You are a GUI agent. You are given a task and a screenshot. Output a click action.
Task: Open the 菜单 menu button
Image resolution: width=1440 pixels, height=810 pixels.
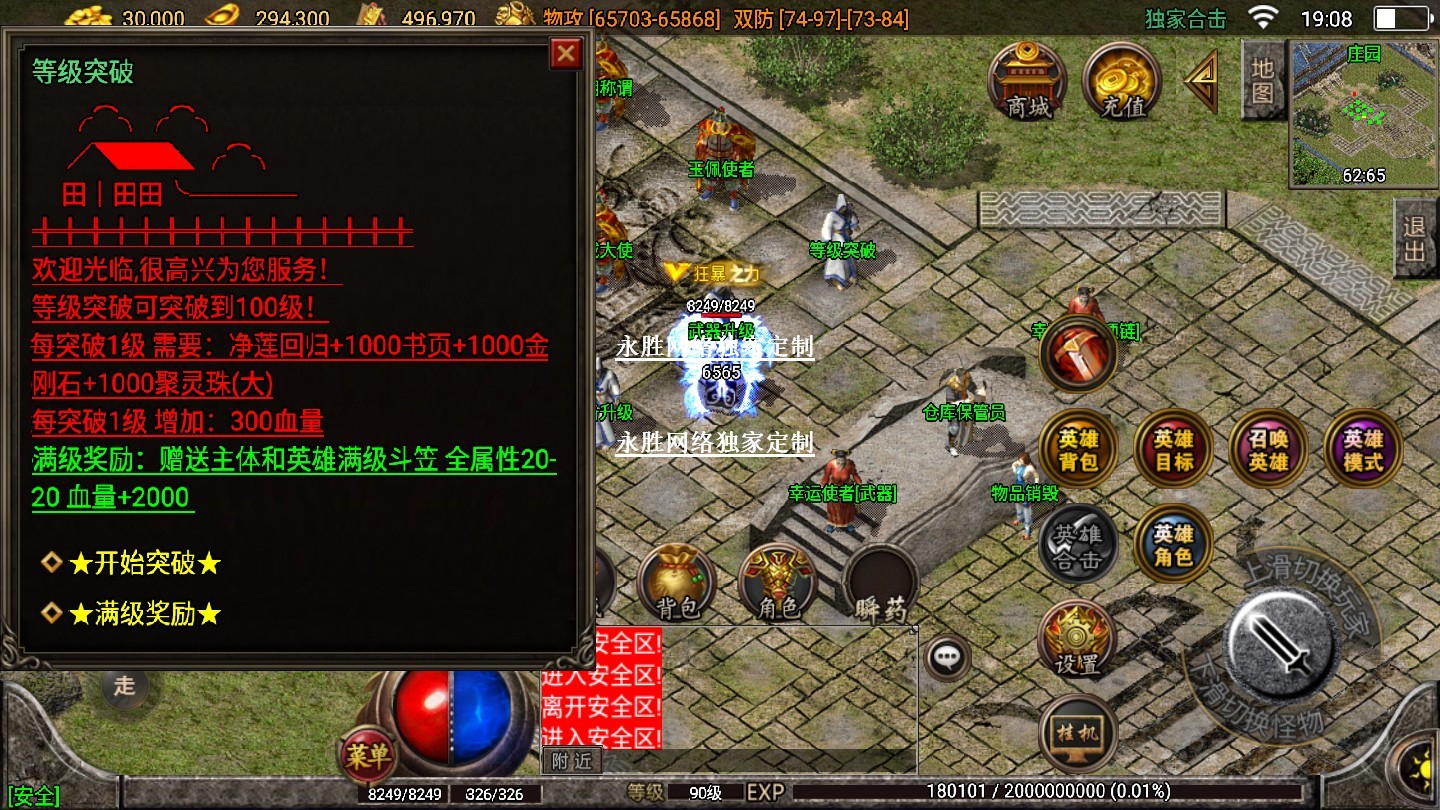click(367, 757)
